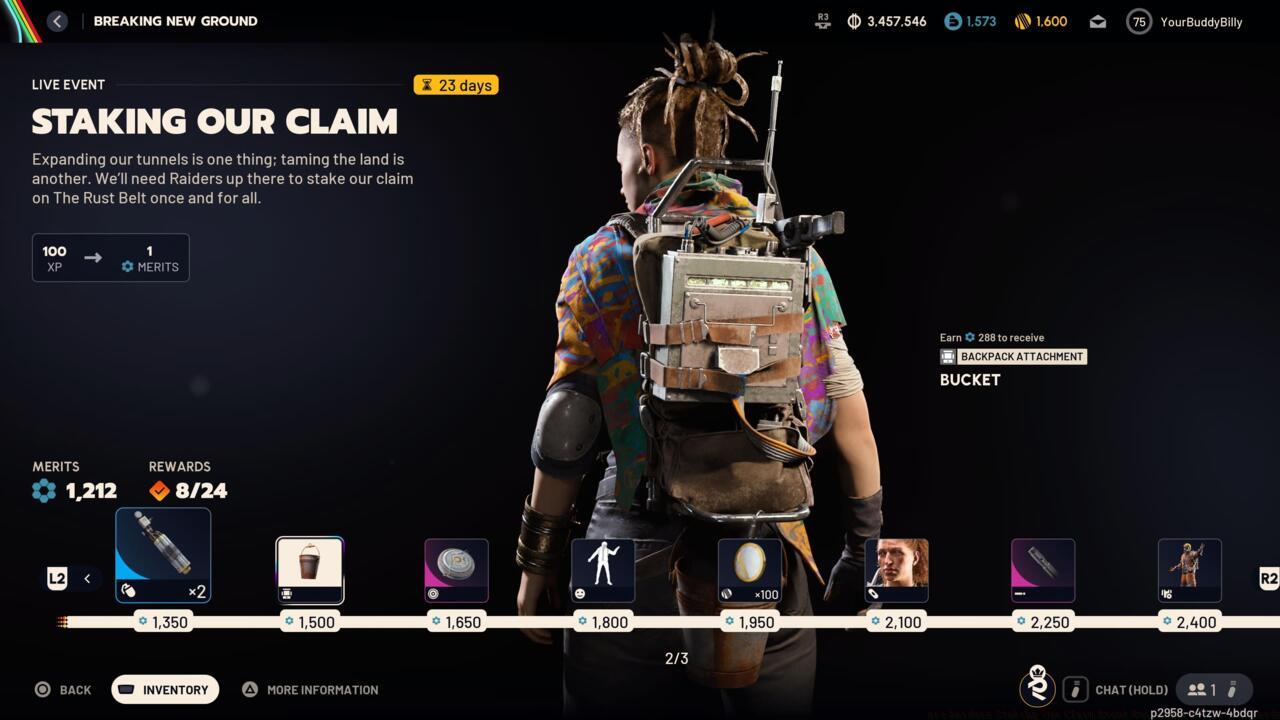Click the 23 days event timer badge
Screen dimensions: 1280x720
(456, 85)
